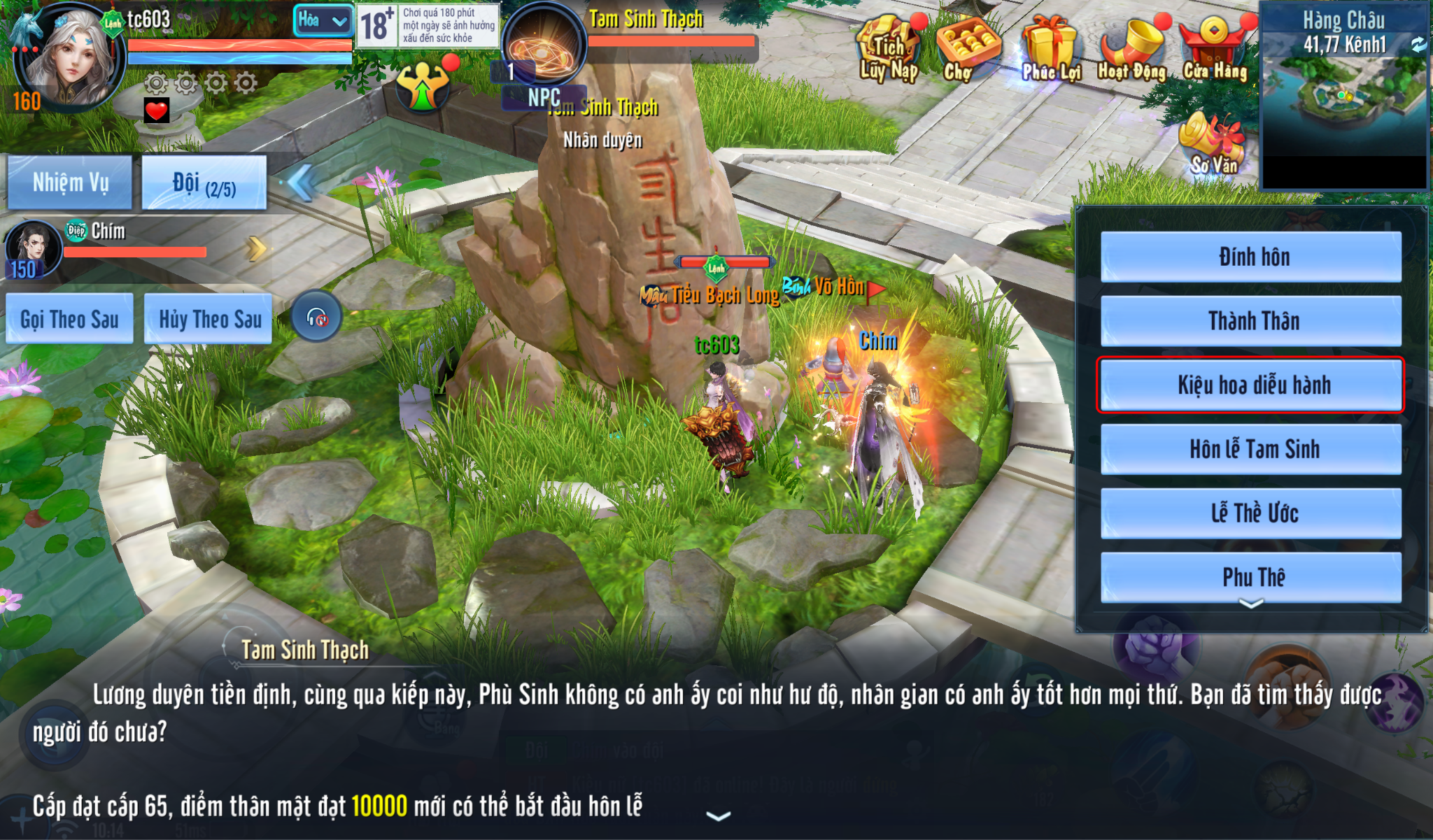Open the Phúc Lợi gift box
This screenshot has width=1433, height=840.
tap(1050, 49)
